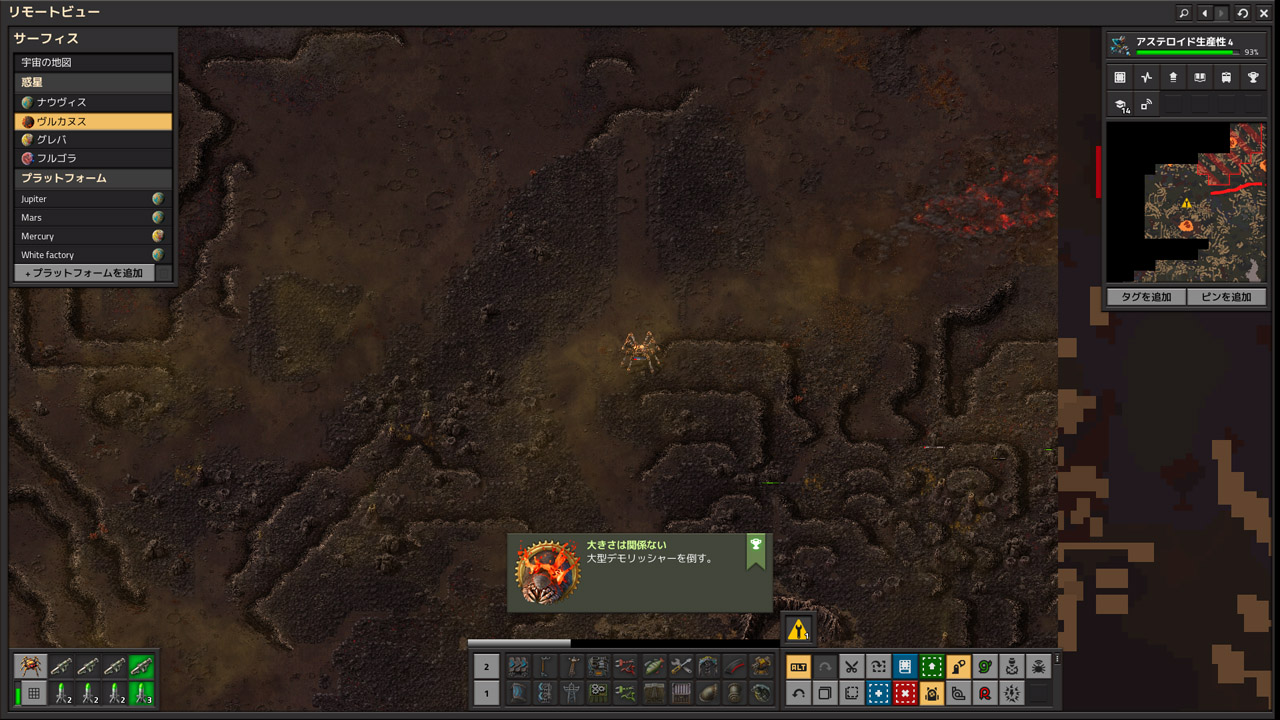Click the プラットフォームを追加 button
Screen dimensions: 1280x720
(84, 273)
